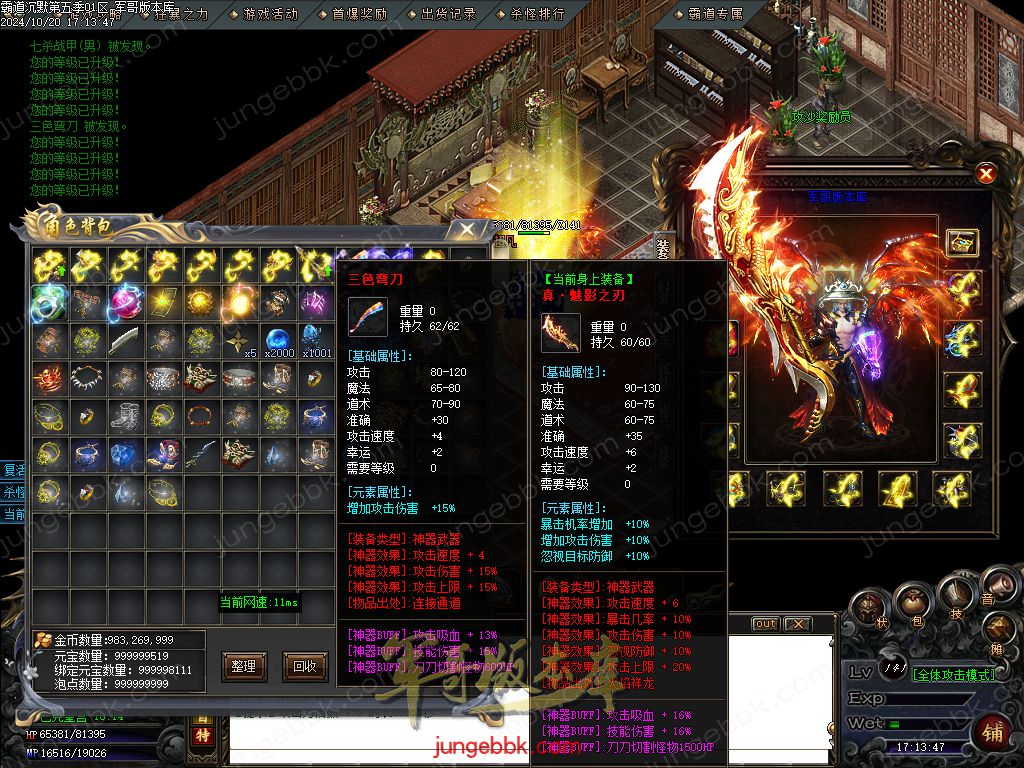1024x768 pixels.
Task: Open the treasure chest icon in equipment panel
Action: click(x=962, y=242)
